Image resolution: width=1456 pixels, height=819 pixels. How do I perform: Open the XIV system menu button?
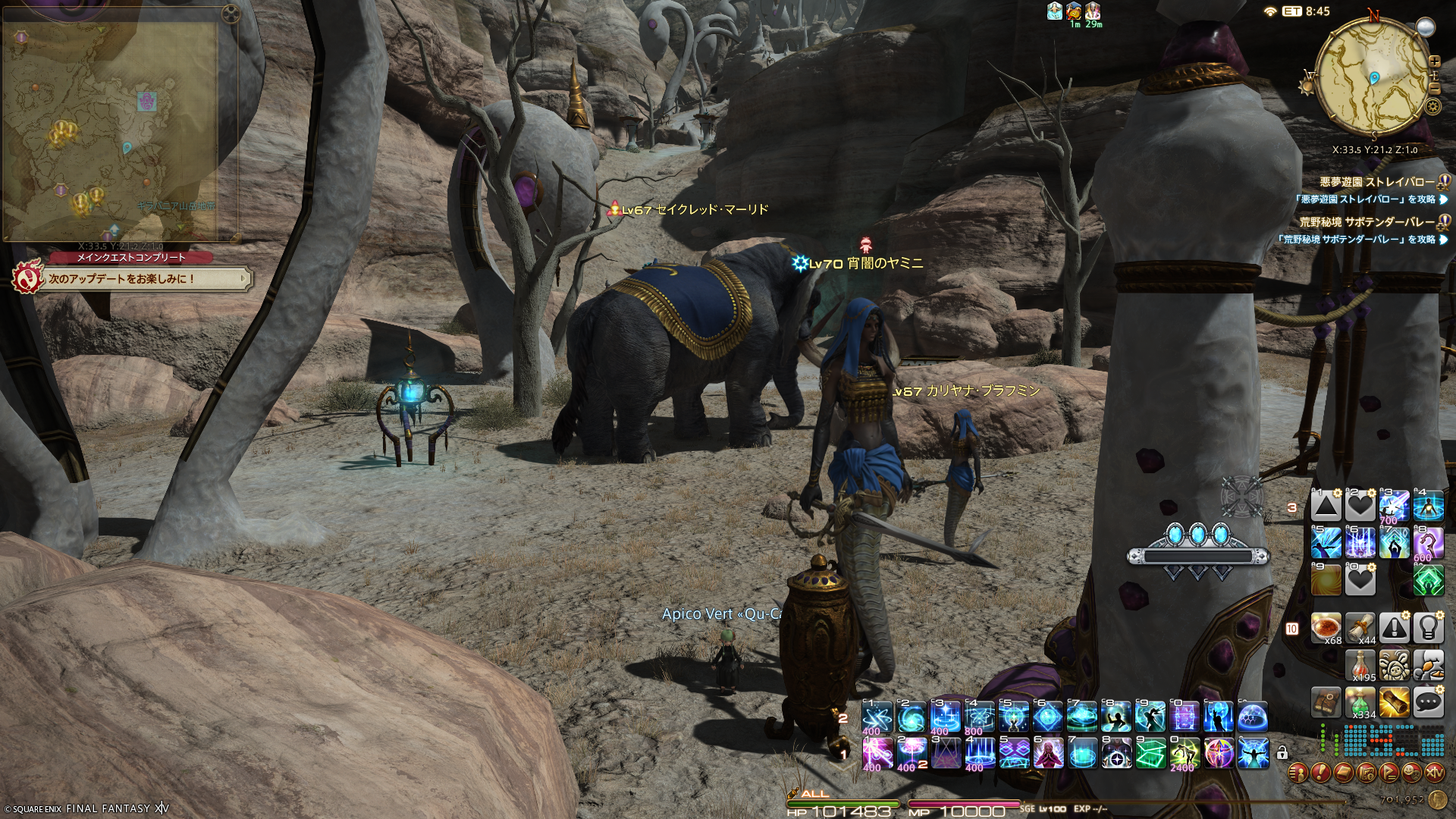[x=1435, y=773]
